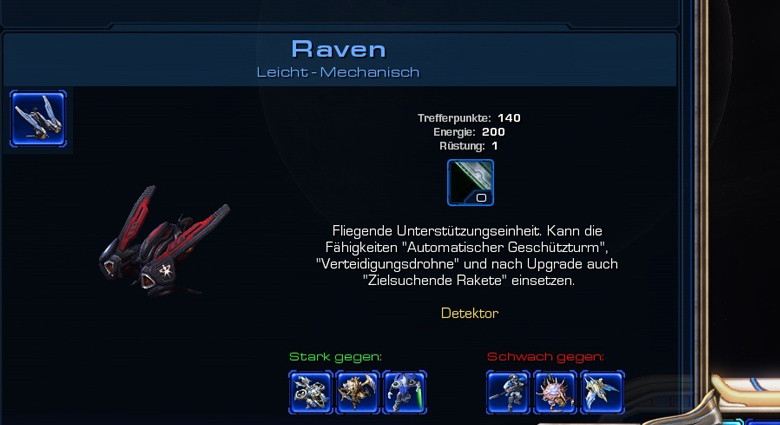Viewport: 780px width, 425px height.
Task: Choose the green-bladed Dark Templar icon
Action: [404, 392]
